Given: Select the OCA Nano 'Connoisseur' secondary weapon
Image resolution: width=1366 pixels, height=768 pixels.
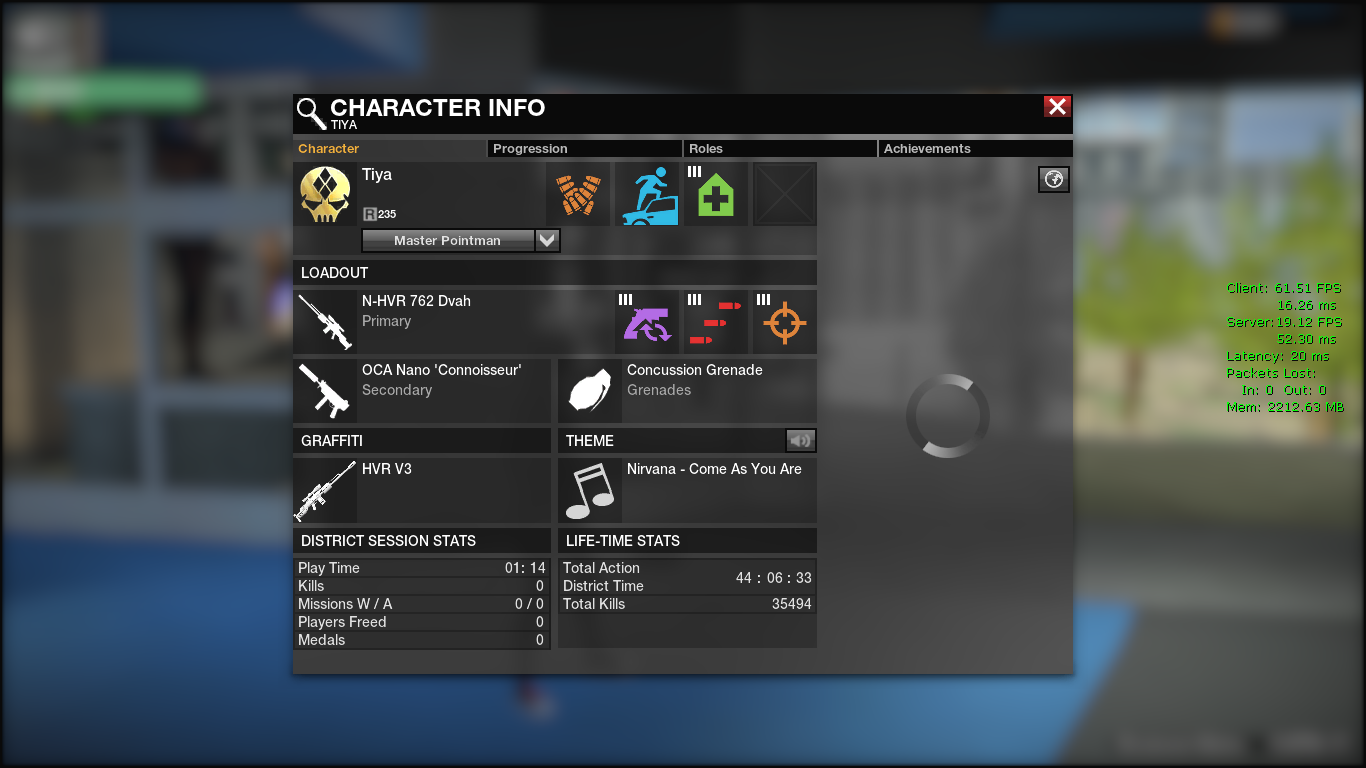Looking at the screenshot, I should tap(422, 390).
